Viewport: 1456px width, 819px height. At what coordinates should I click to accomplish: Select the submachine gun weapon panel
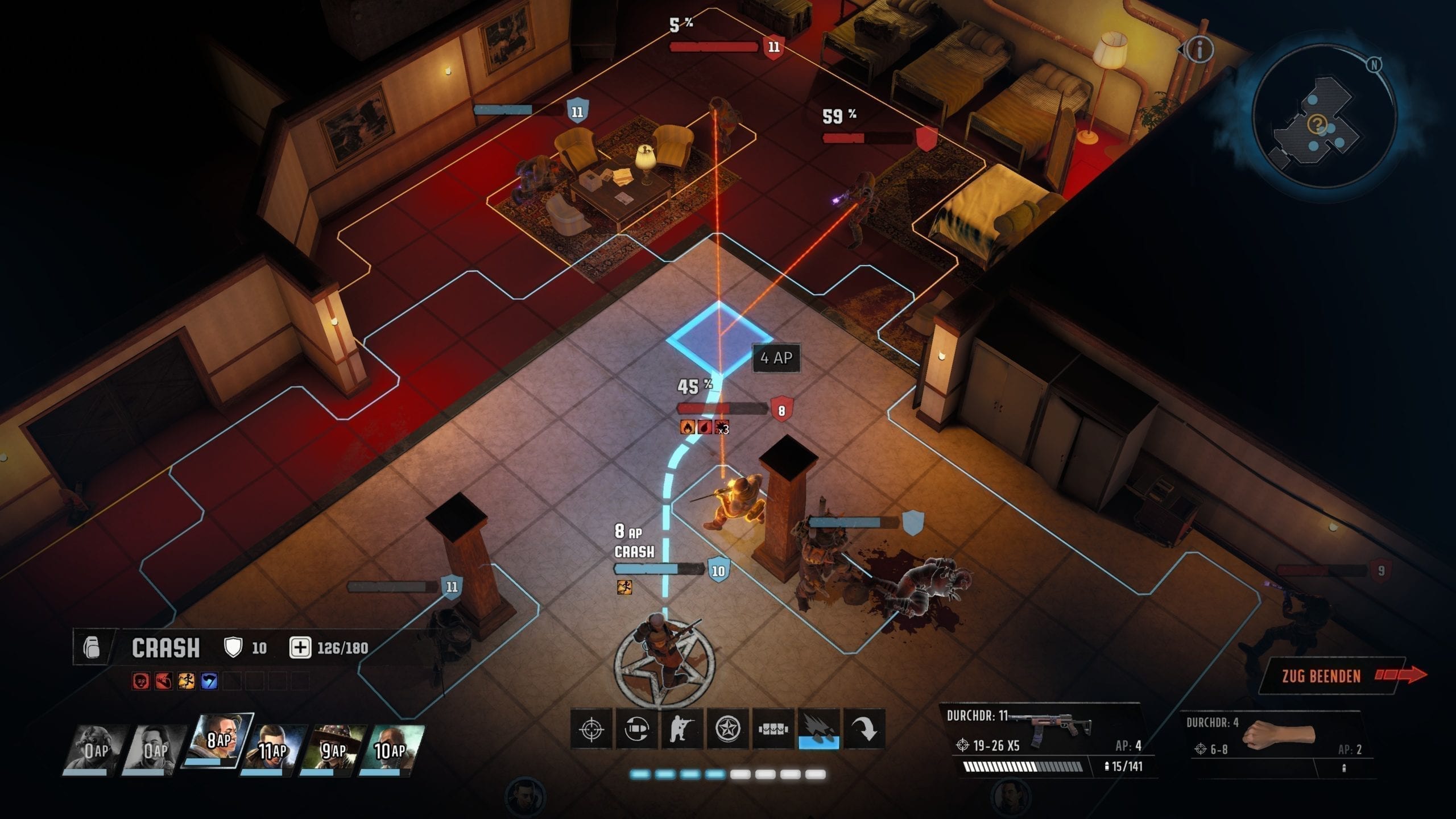(1046, 739)
